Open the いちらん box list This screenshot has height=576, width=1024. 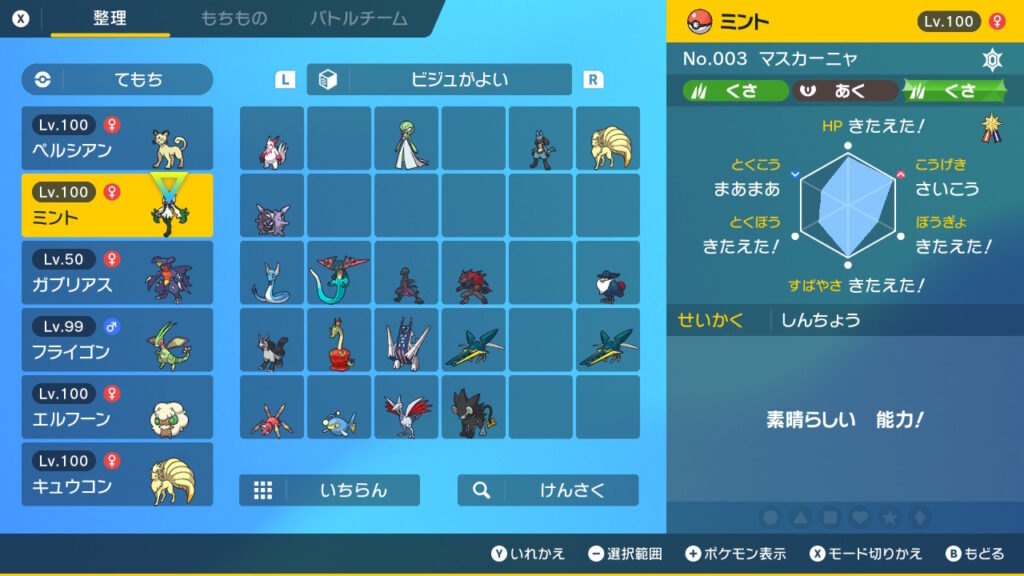pyautogui.click(x=329, y=490)
